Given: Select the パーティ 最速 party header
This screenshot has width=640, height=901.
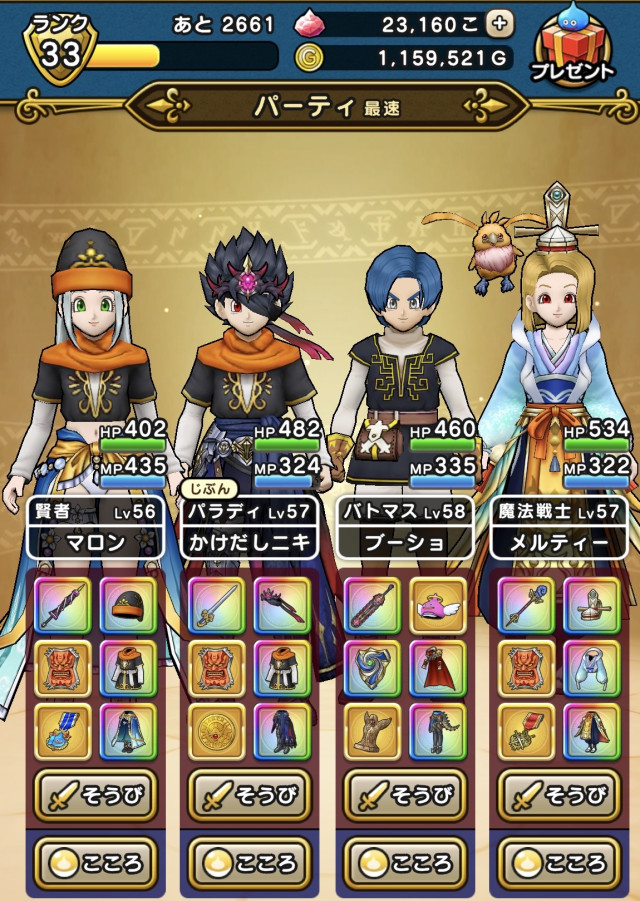Looking at the screenshot, I should point(326,106).
